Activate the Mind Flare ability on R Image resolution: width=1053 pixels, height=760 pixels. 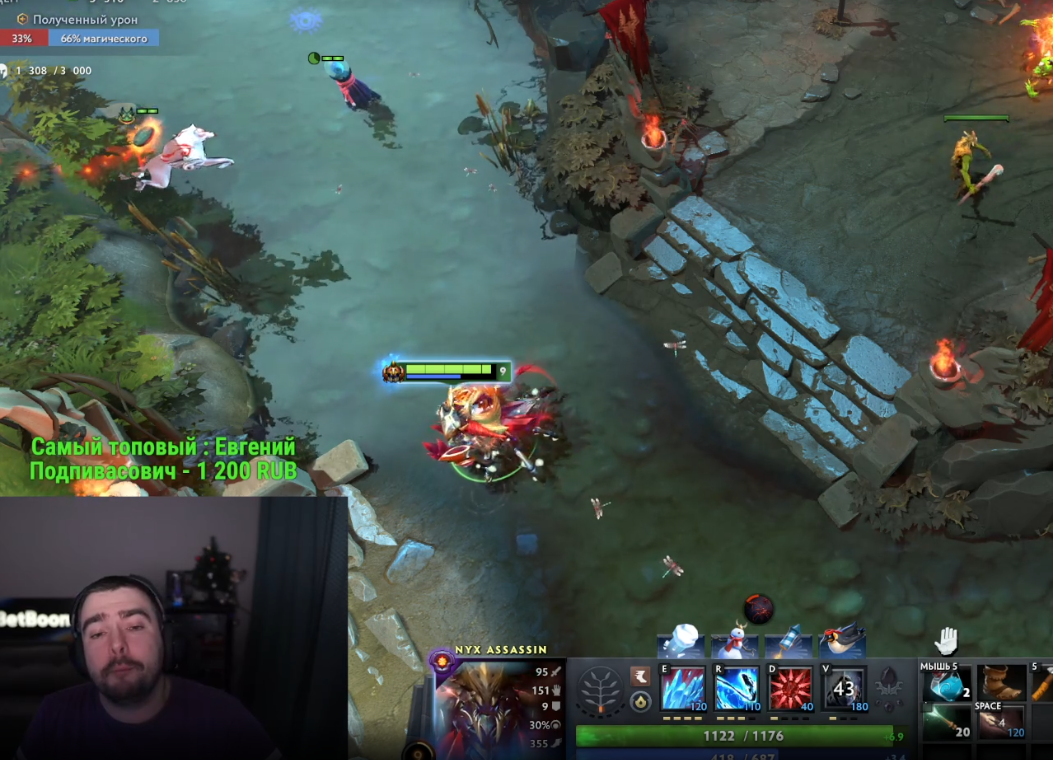pos(736,688)
